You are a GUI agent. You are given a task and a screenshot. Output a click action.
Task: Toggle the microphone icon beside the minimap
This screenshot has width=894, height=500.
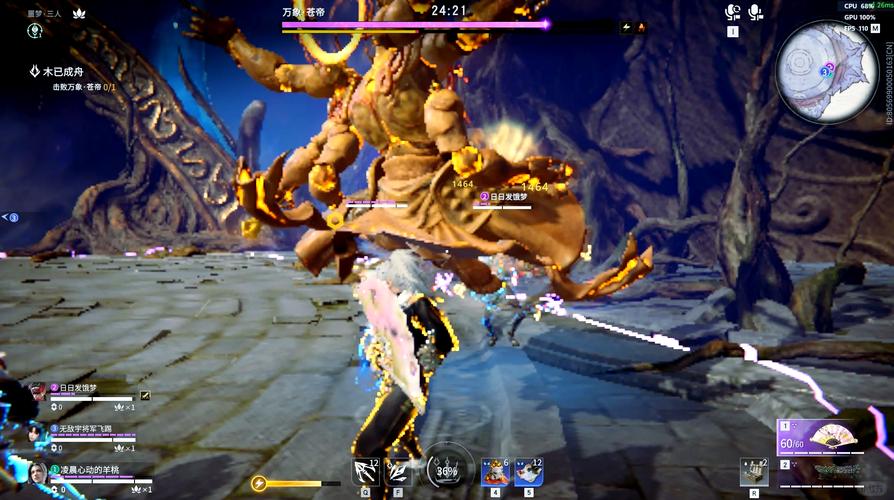(756, 12)
